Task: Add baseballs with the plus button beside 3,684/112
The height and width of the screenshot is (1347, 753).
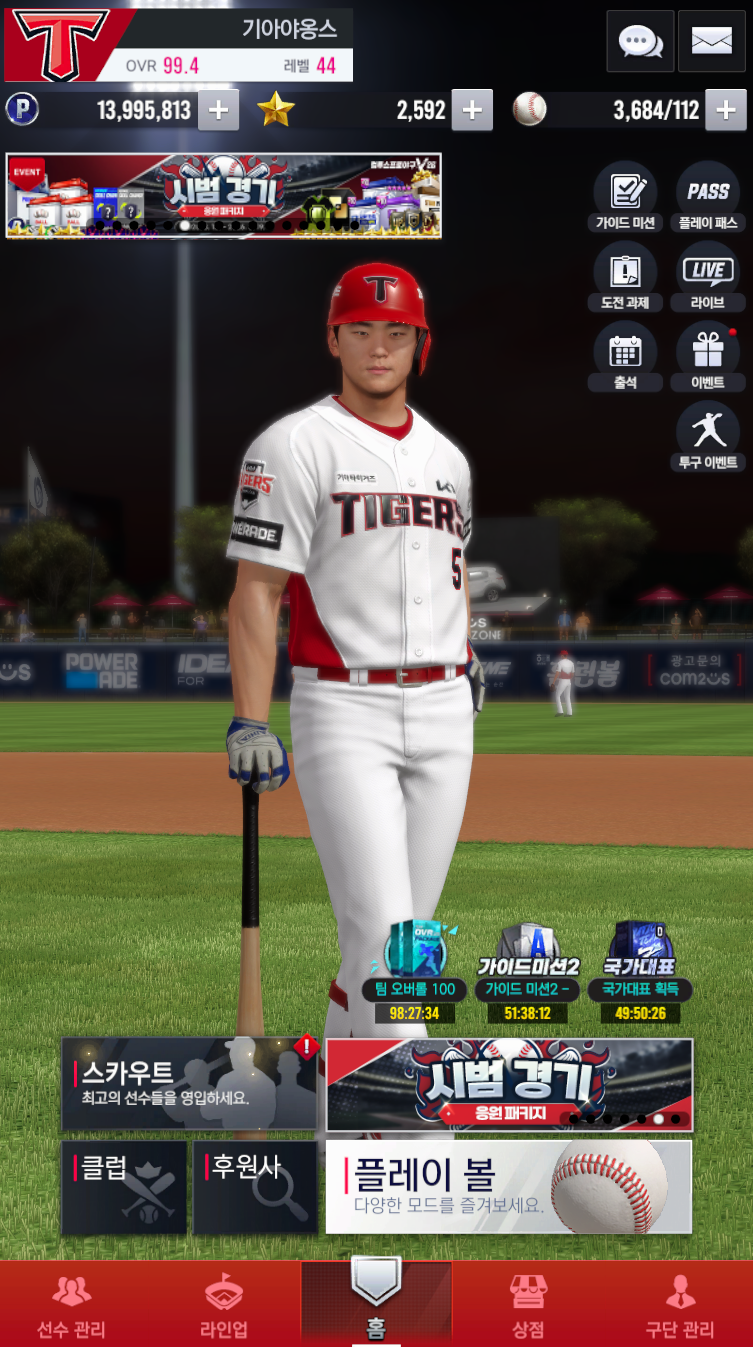Action: click(x=726, y=110)
